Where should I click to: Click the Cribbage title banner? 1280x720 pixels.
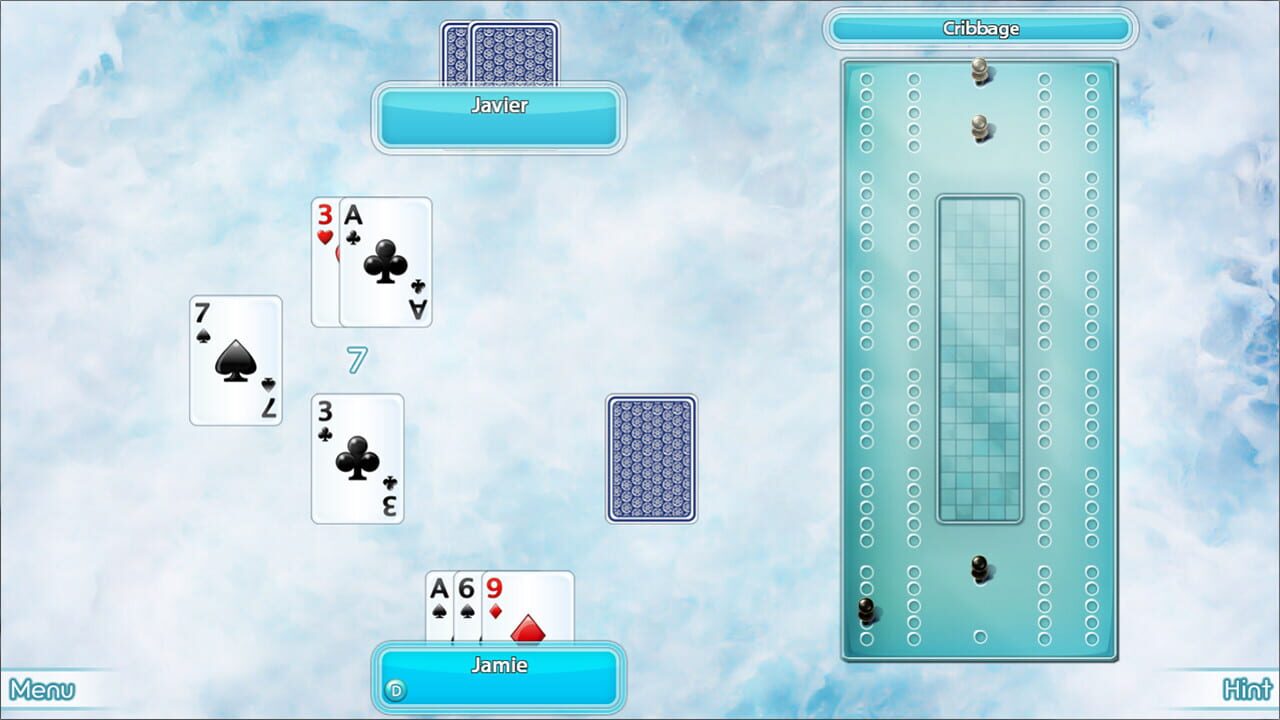(983, 28)
